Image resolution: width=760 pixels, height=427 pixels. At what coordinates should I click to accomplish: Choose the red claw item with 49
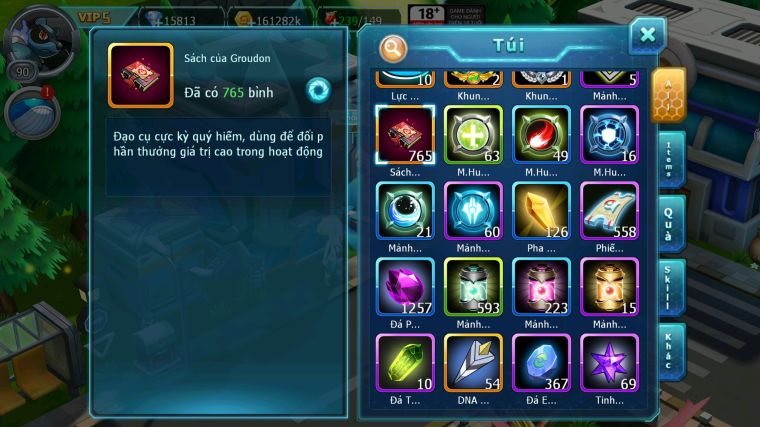point(541,134)
